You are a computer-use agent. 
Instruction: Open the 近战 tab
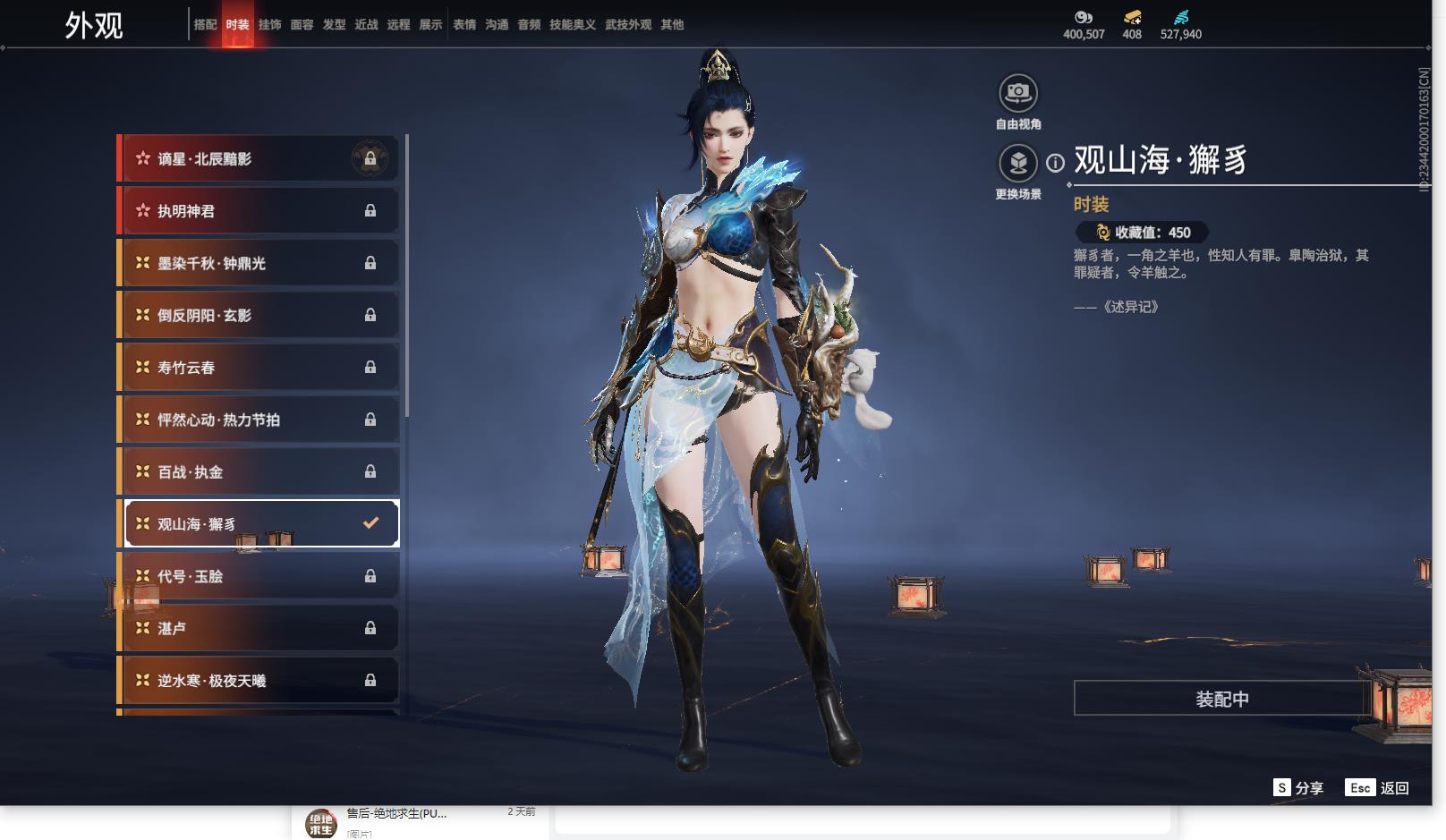(x=366, y=25)
